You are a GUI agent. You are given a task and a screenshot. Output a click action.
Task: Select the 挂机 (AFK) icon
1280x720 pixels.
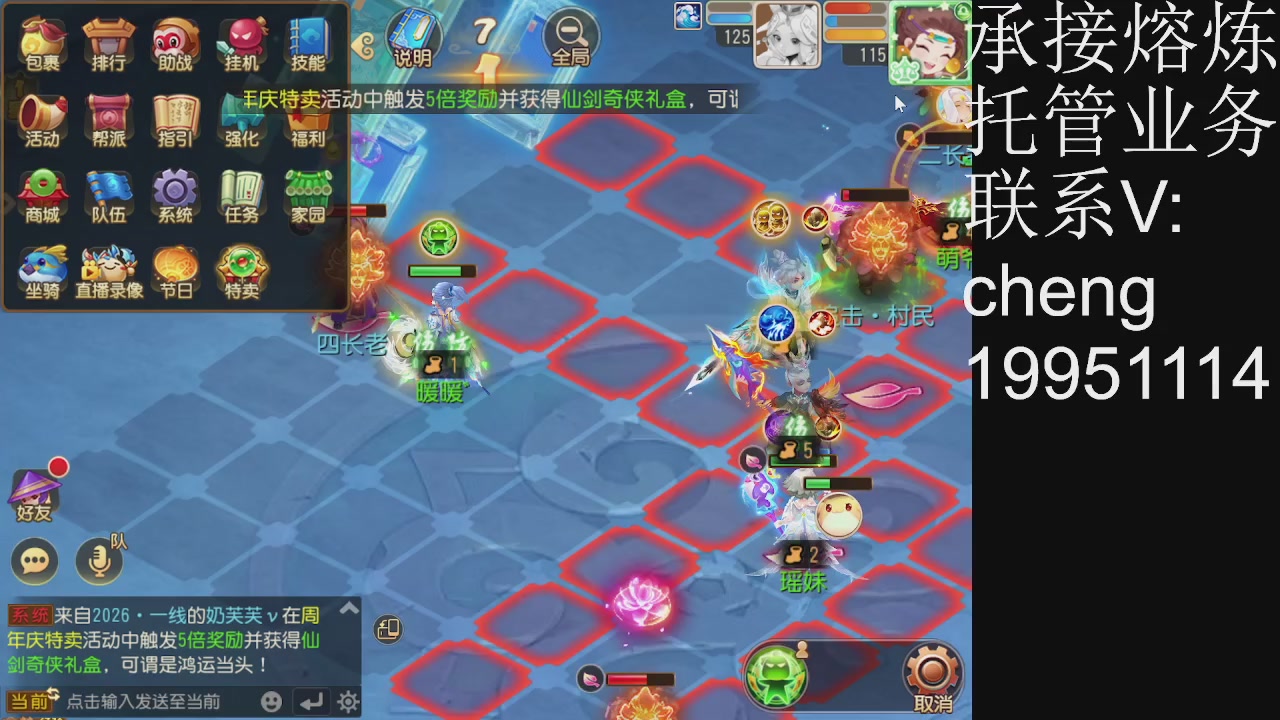click(242, 42)
